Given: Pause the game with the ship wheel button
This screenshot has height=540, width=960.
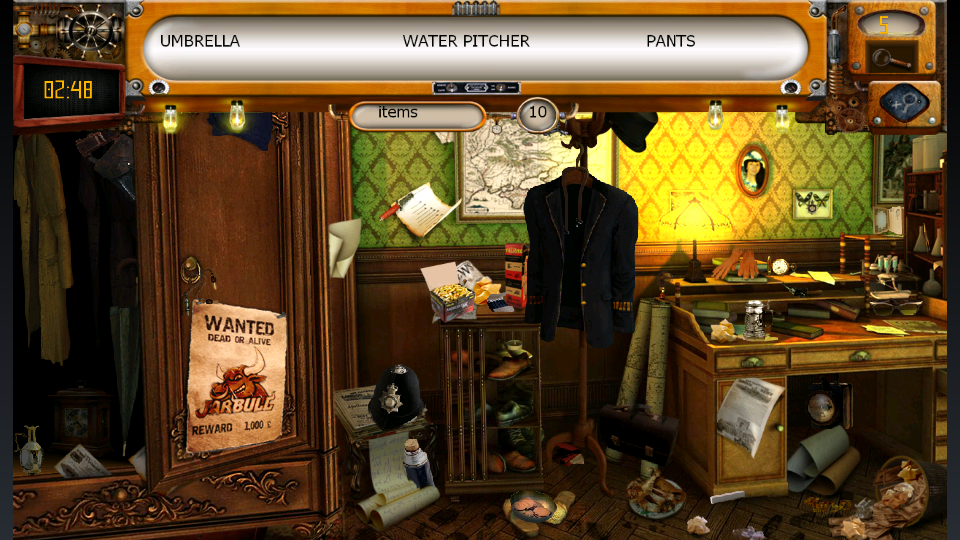Looking at the screenshot, I should (x=88, y=27).
